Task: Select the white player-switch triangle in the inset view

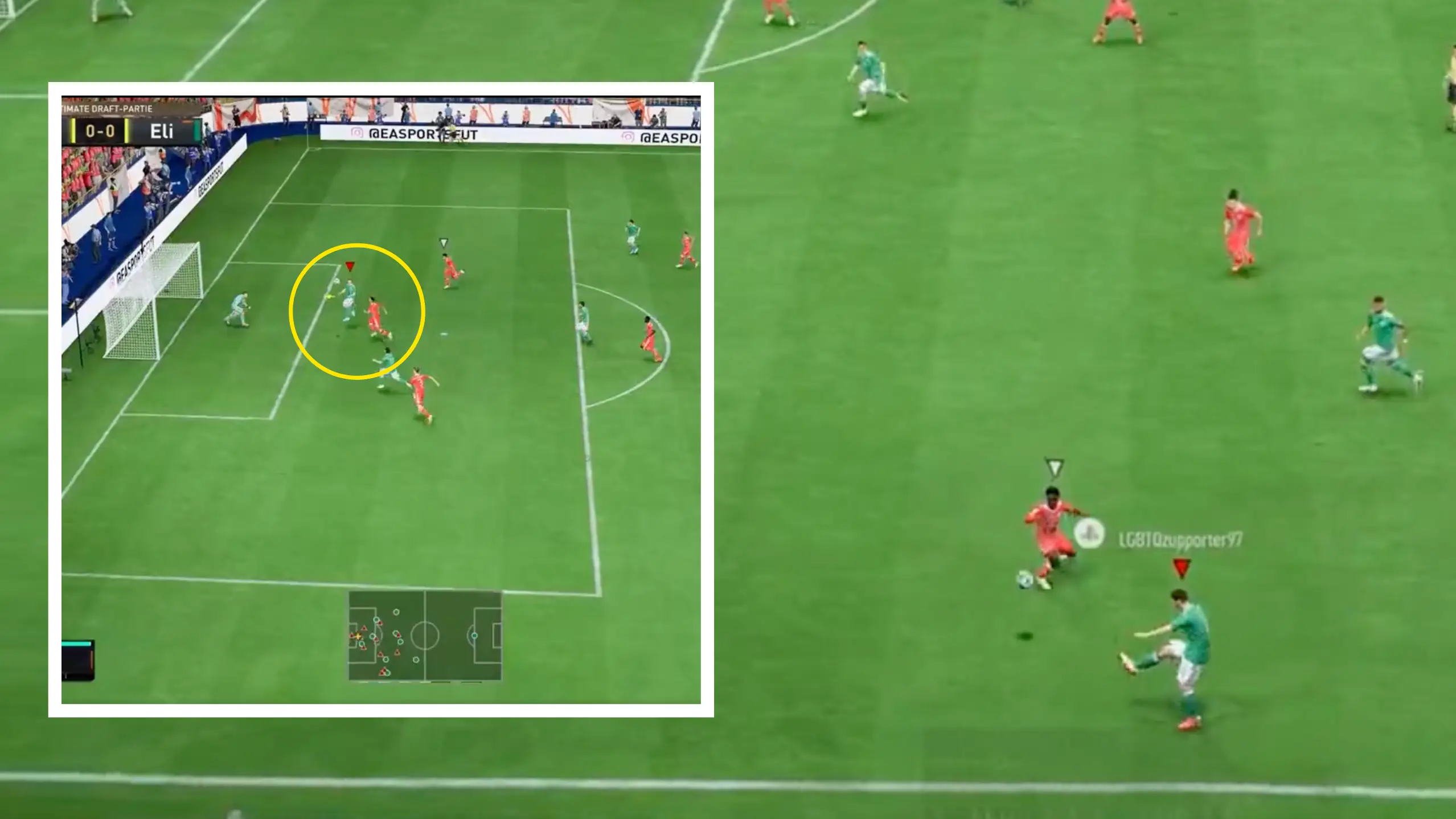Action: tap(444, 243)
